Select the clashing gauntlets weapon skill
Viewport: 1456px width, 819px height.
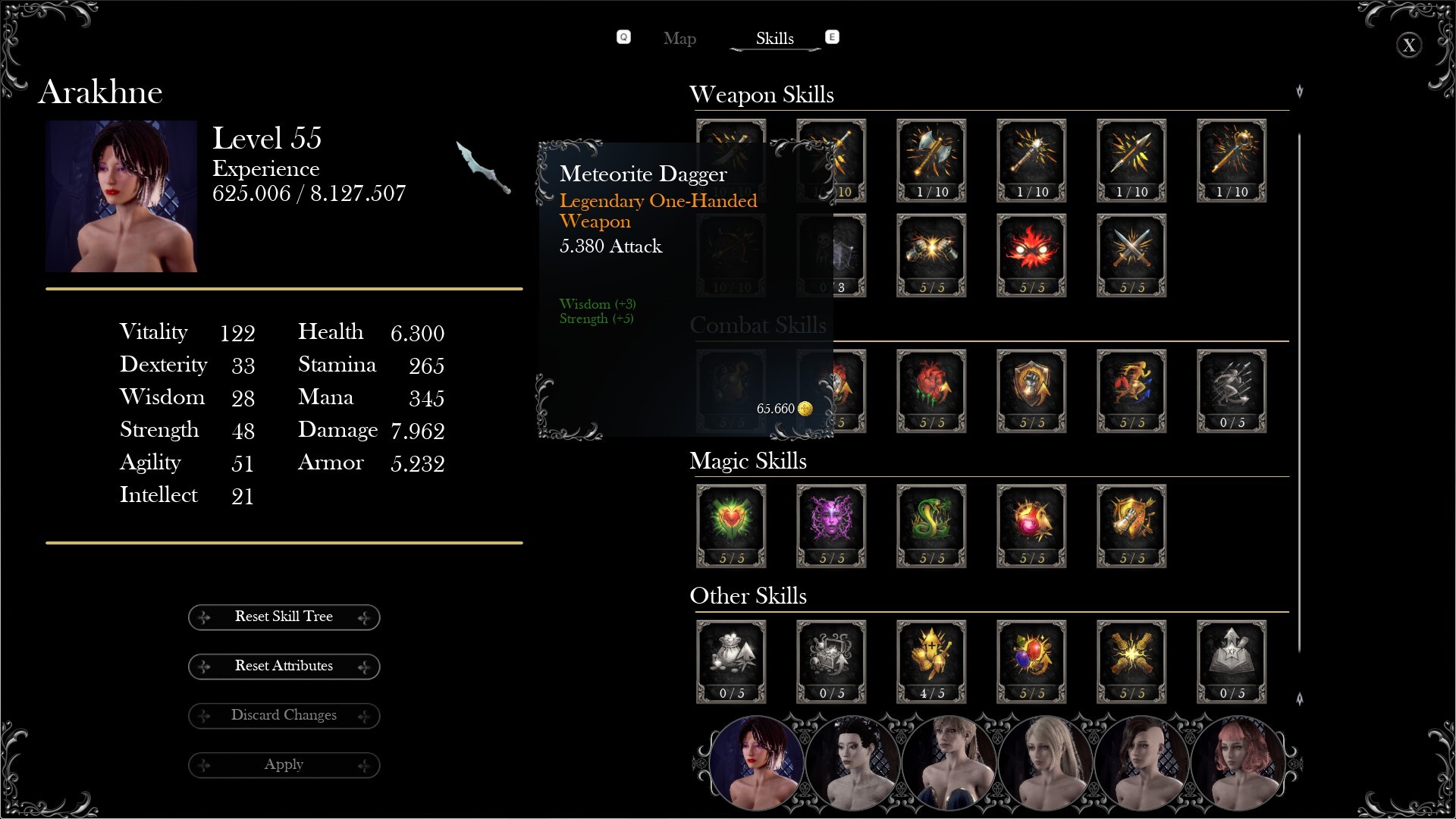(x=931, y=255)
